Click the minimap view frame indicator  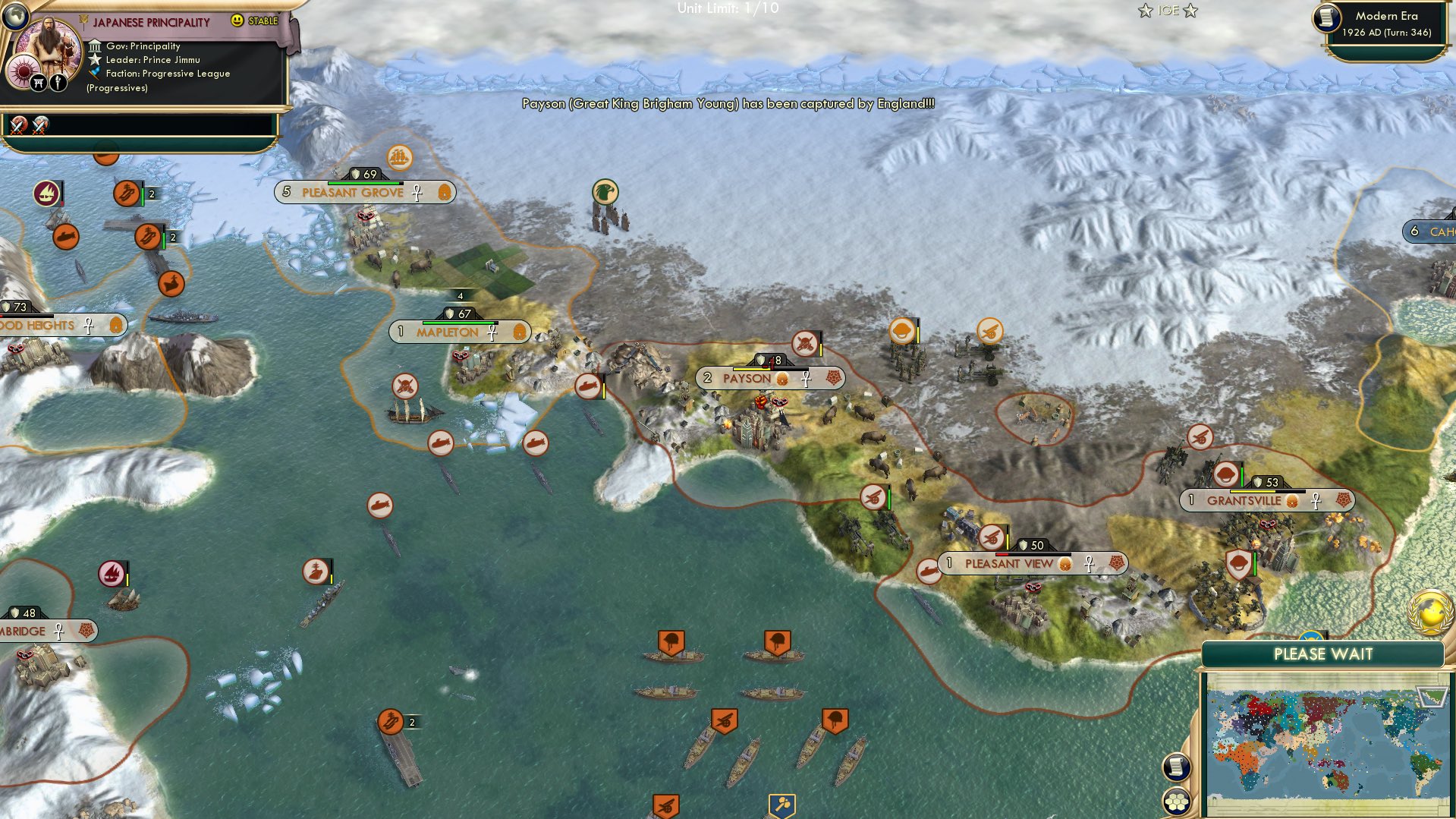pos(1432,698)
